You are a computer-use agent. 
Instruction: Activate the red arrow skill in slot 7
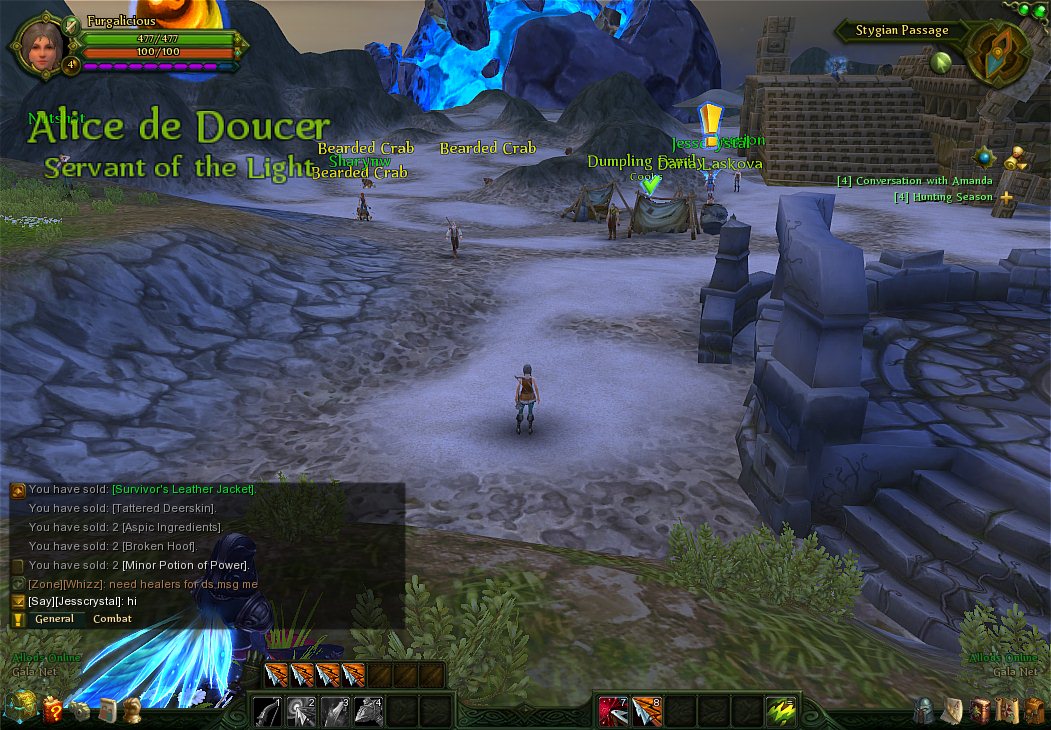click(x=613, y=711)
